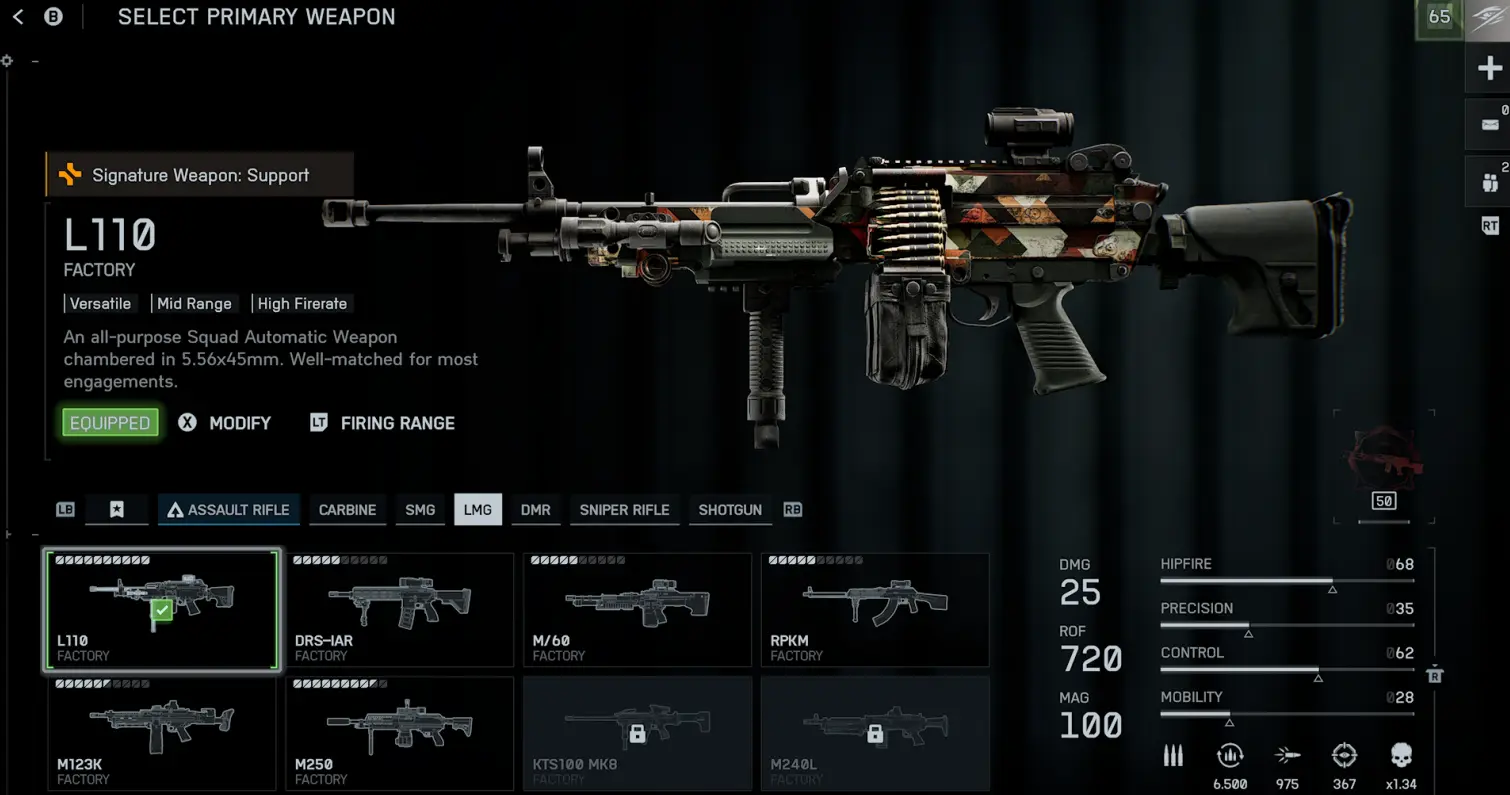
Task: Choose the DRS-IAR weapon tile
Action: pos(399,609)
